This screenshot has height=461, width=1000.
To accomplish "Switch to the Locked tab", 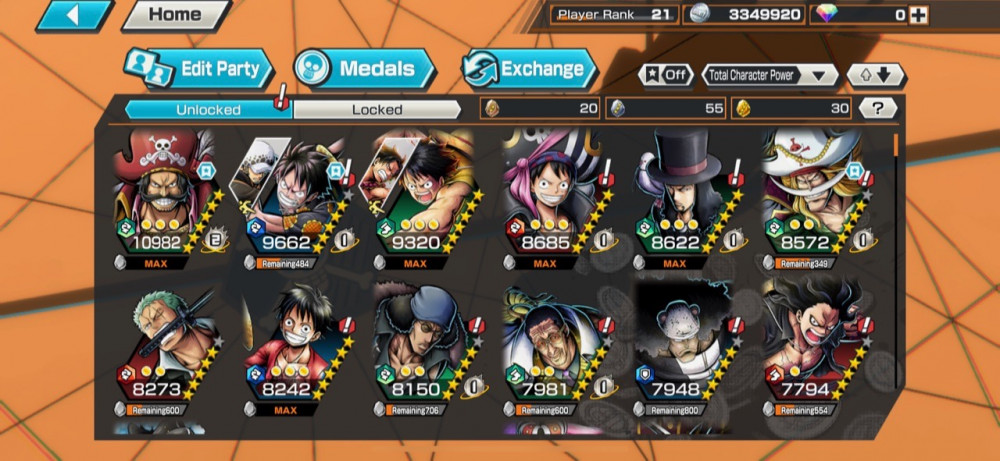I will click(377, 109).
